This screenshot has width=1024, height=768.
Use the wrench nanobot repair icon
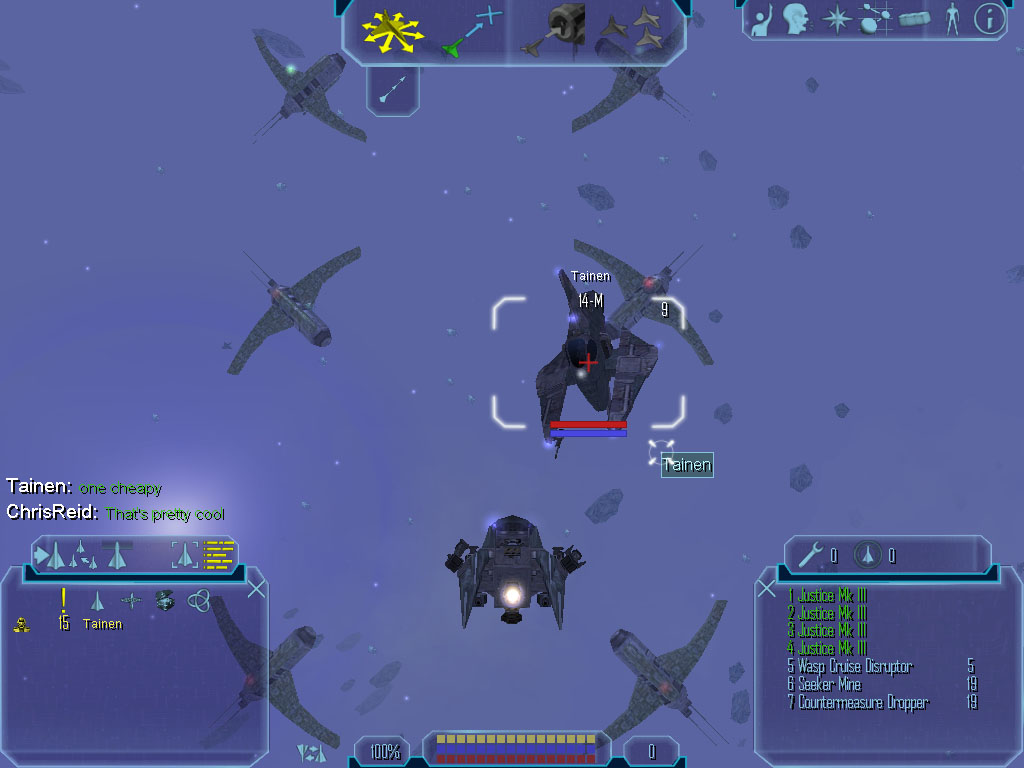coord(812,554)
